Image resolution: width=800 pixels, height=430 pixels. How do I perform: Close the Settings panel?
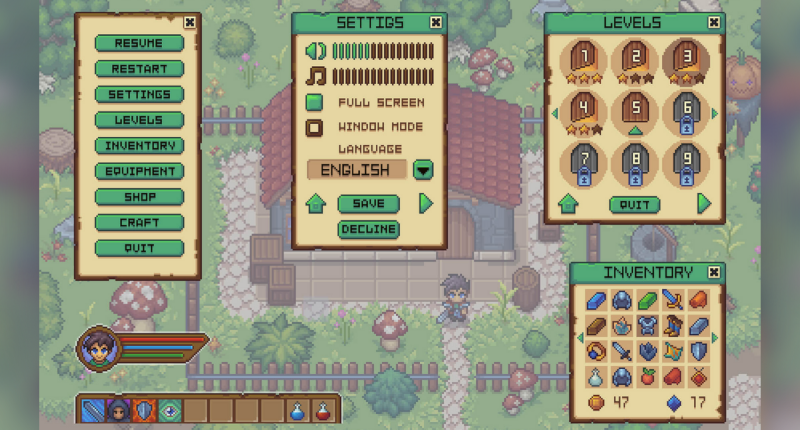[x=435, y=22]
